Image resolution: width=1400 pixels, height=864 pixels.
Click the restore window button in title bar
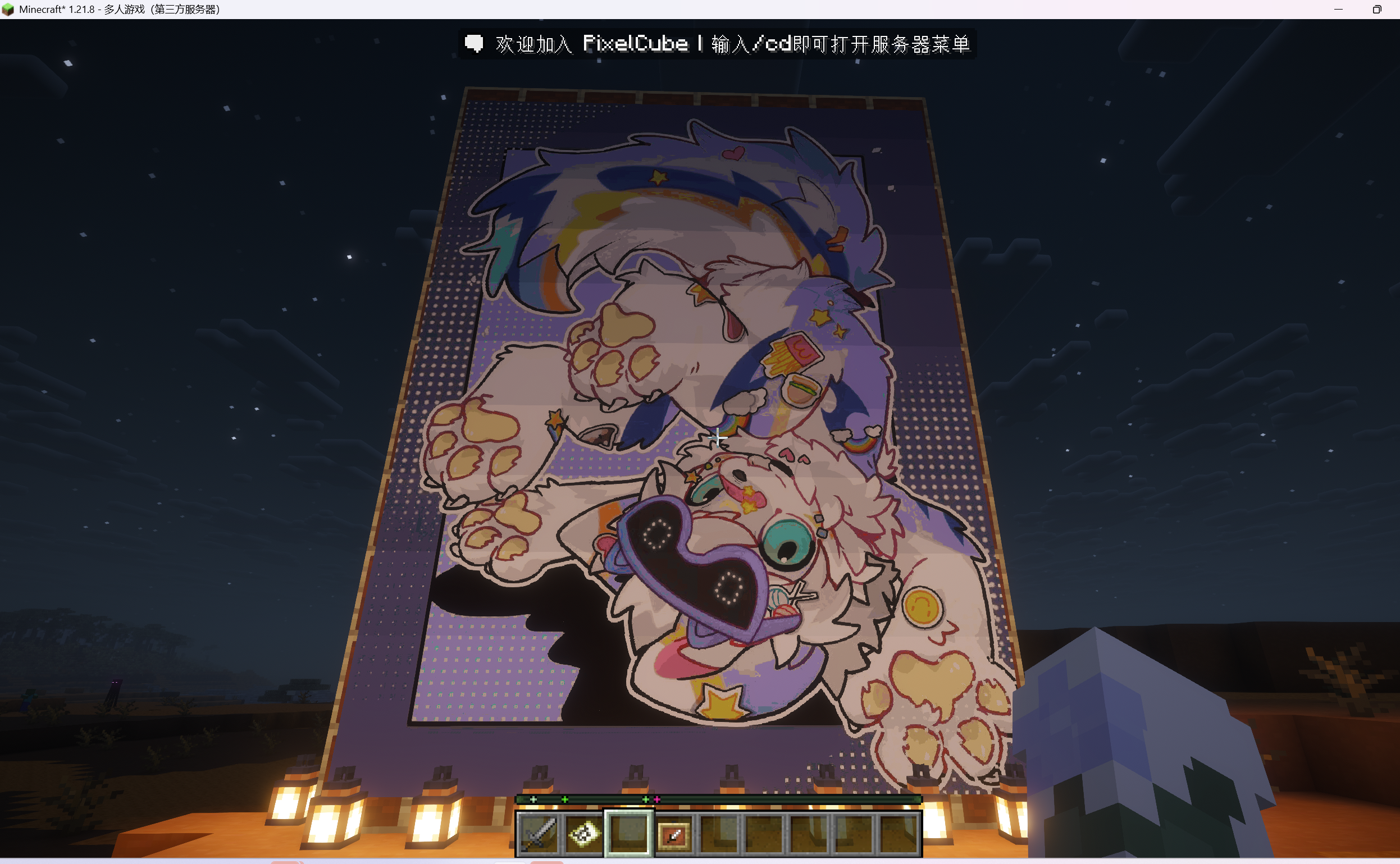pyautogui.click(x=1376, y=9)
